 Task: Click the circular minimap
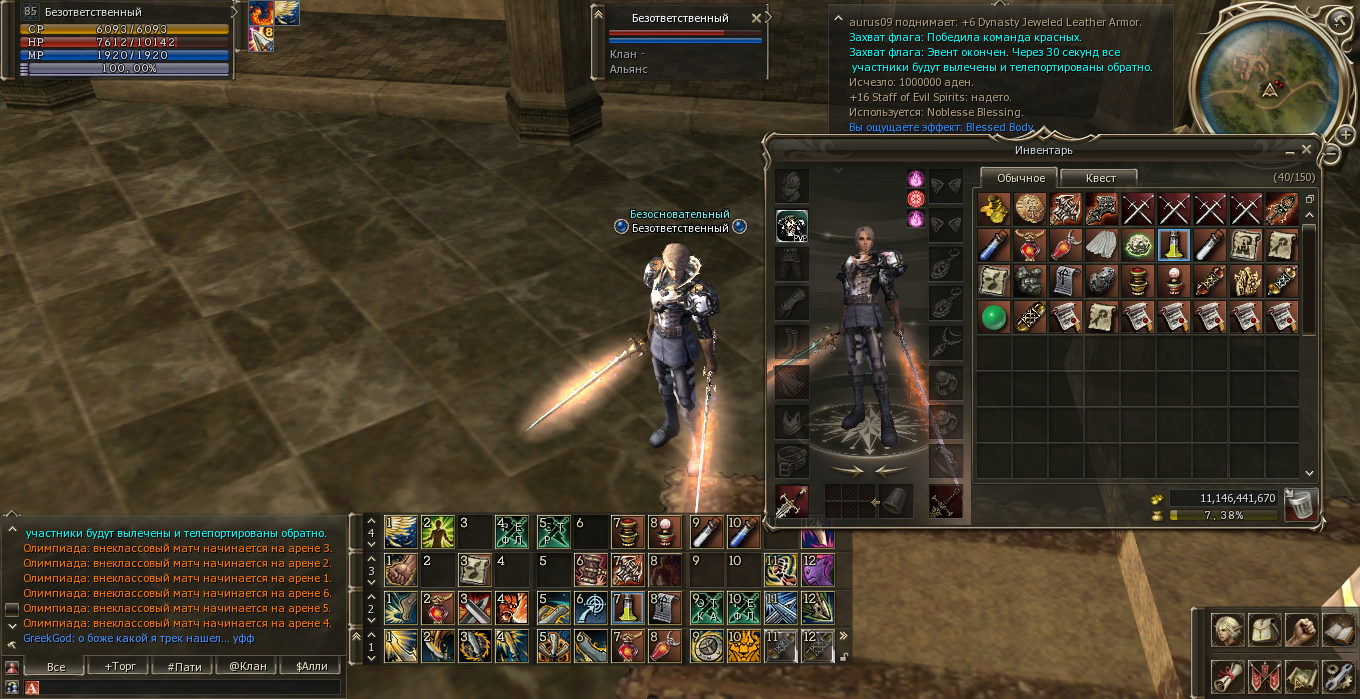pyautogui.click(x=1268, y=70)
